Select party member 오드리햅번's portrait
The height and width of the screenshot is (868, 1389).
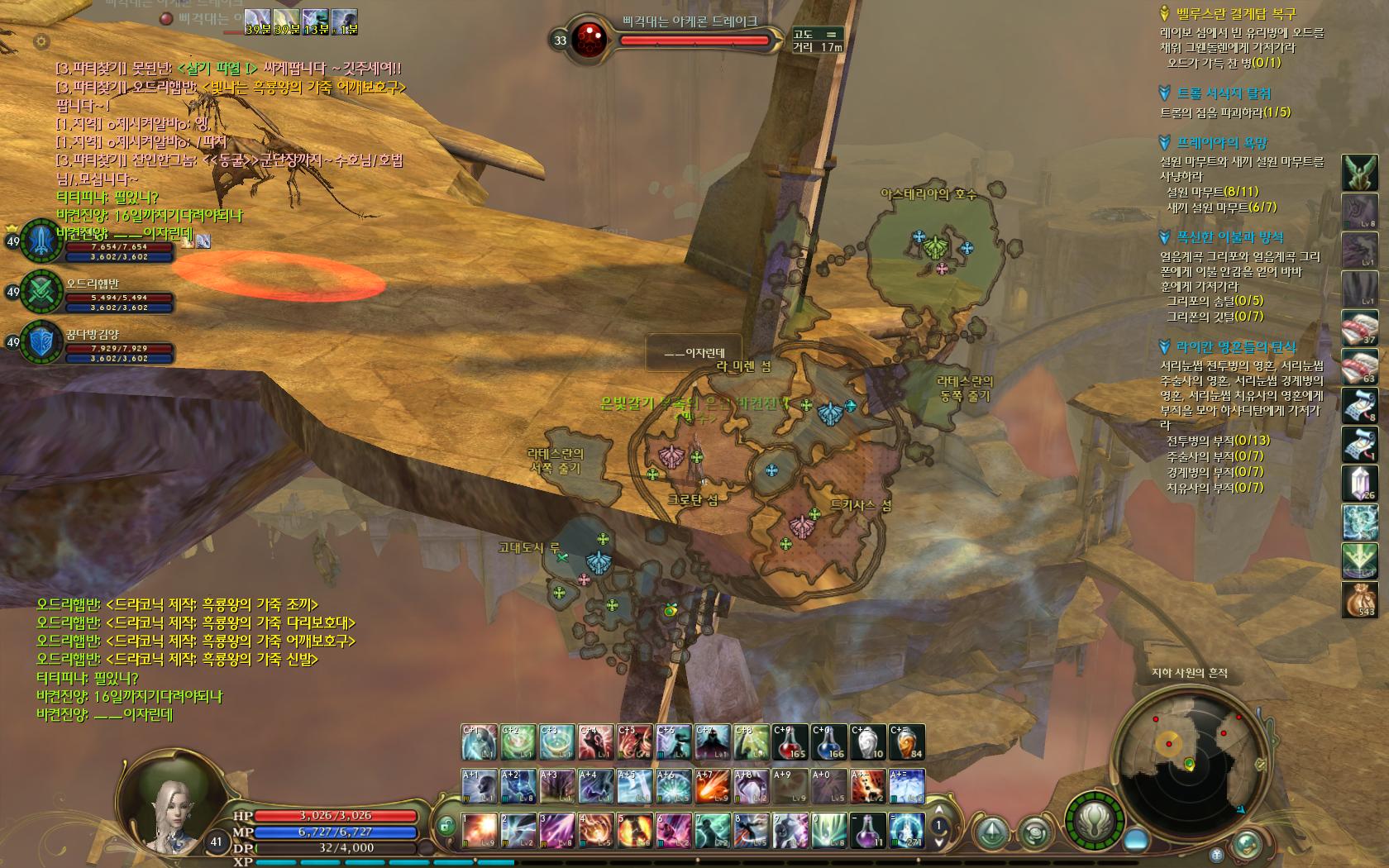click(x=41, y=291)
